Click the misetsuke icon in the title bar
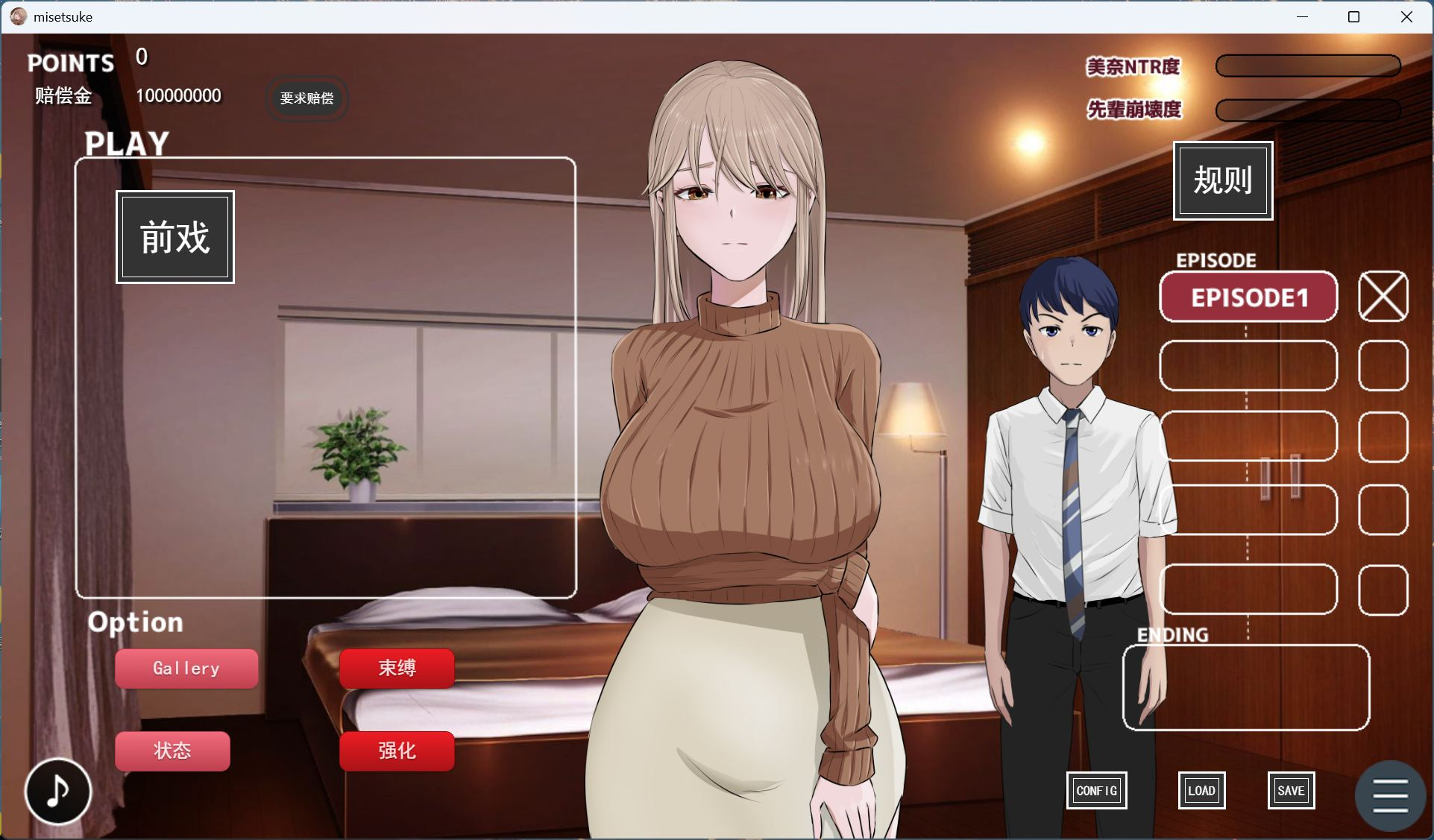 pos(16,16)
